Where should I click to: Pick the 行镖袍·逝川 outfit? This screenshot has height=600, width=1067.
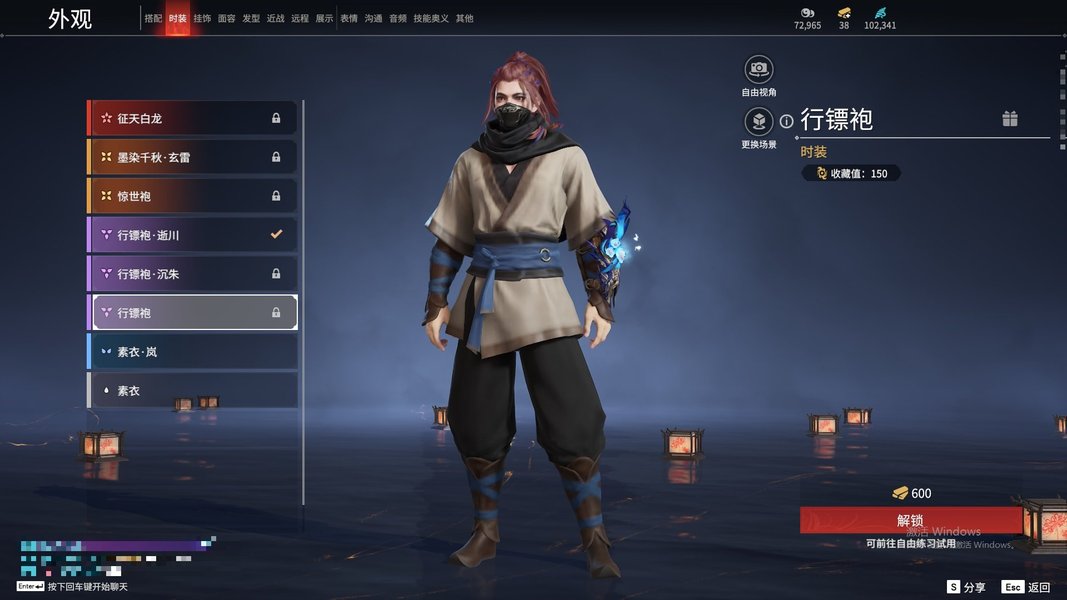coord(192,235)
